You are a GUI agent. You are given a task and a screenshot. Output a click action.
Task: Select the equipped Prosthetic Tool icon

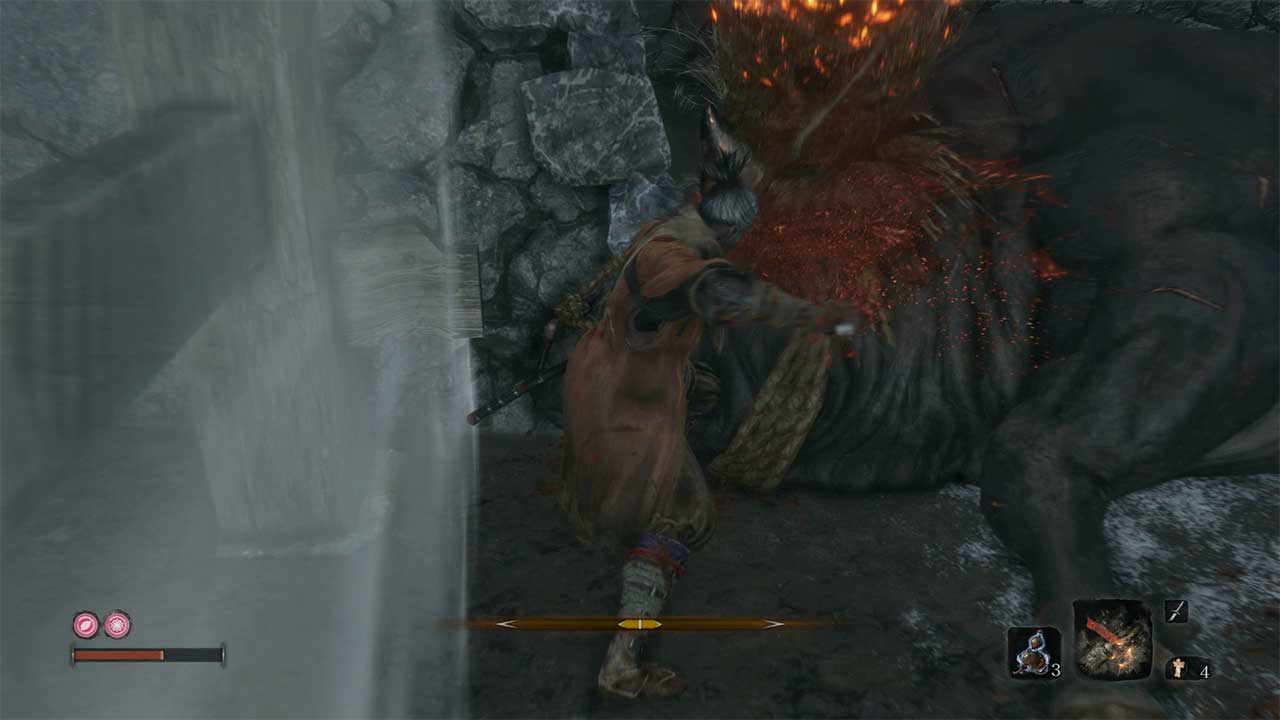click(1112, 641)
